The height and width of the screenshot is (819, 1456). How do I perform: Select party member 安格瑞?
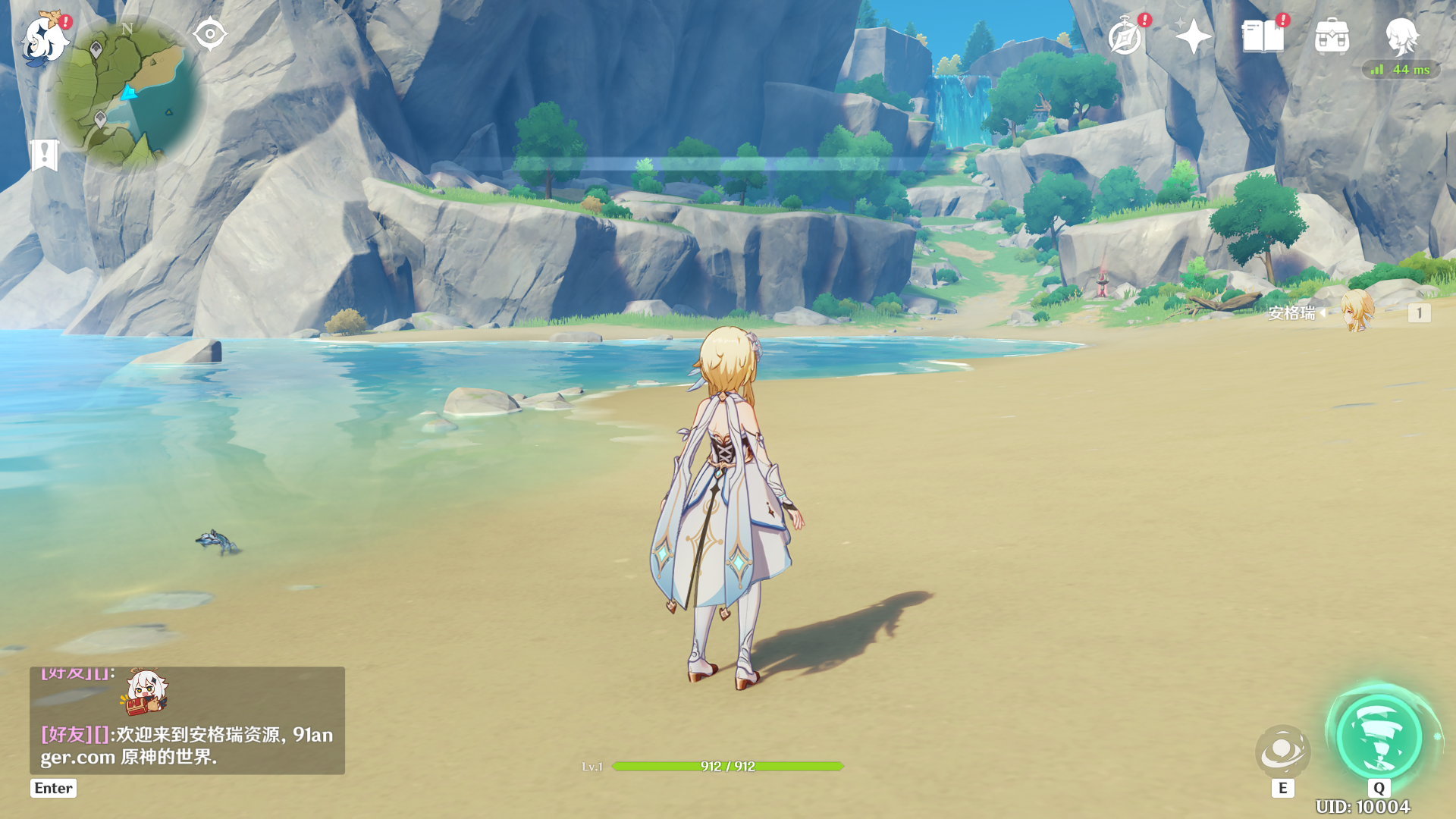(x=1355, y=312)
